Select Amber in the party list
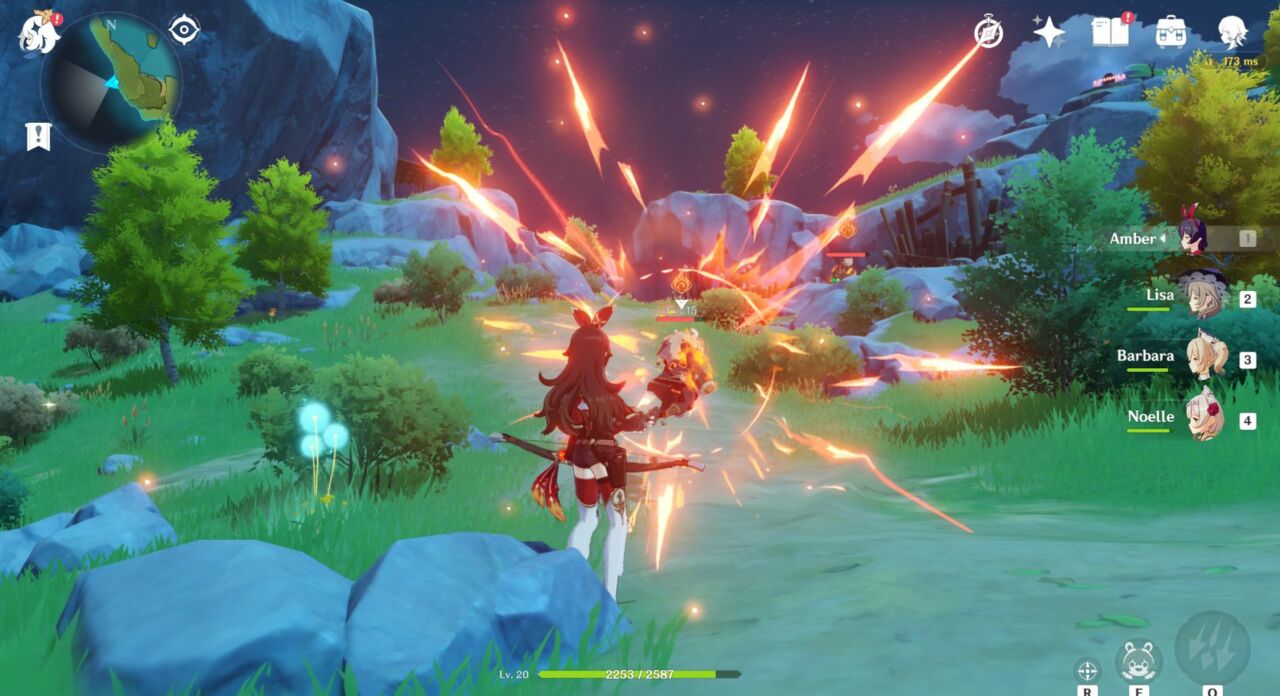This screenshot has height=696, width=1280. [1189, 239]
